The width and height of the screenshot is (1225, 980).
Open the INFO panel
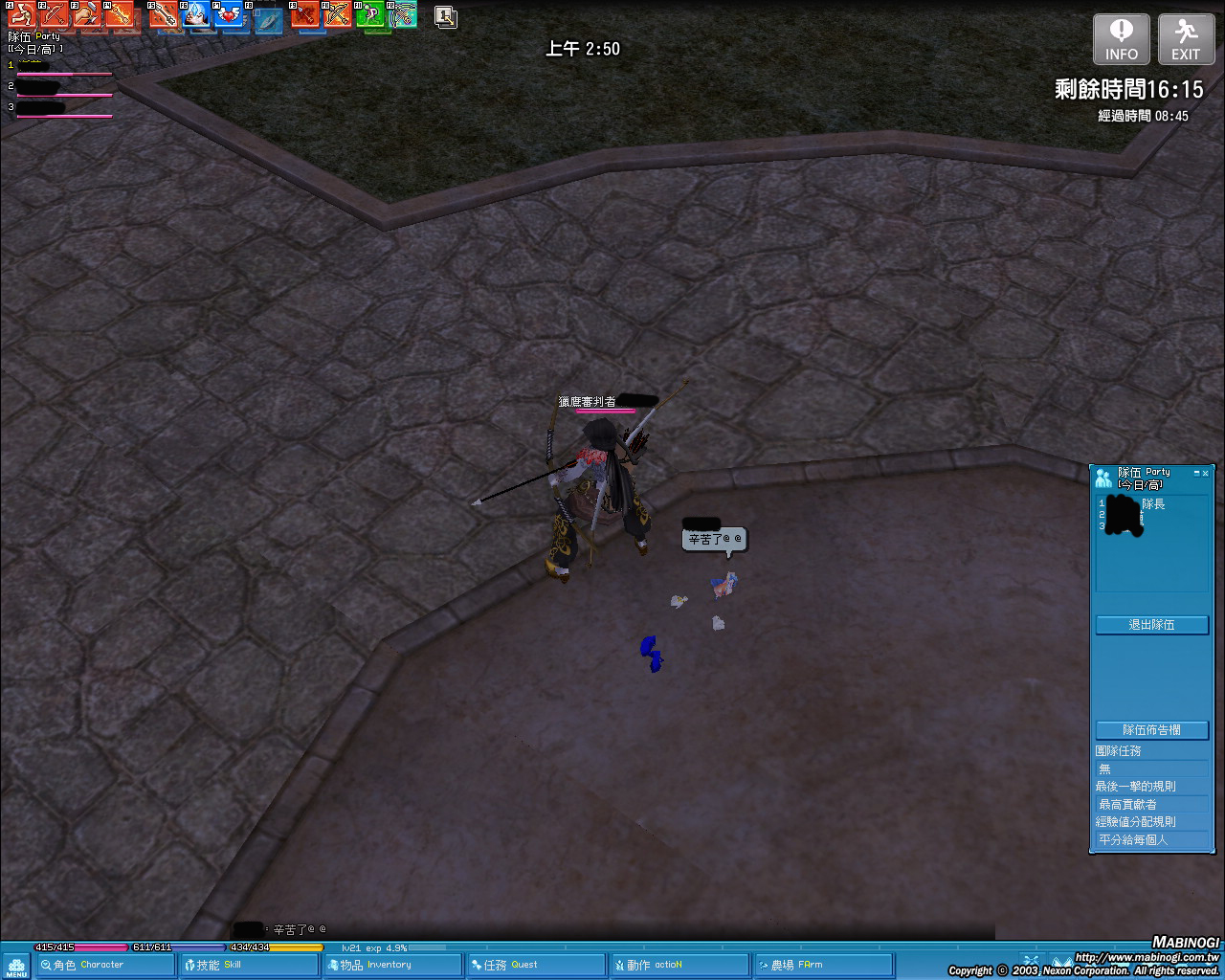[1121, 39]
